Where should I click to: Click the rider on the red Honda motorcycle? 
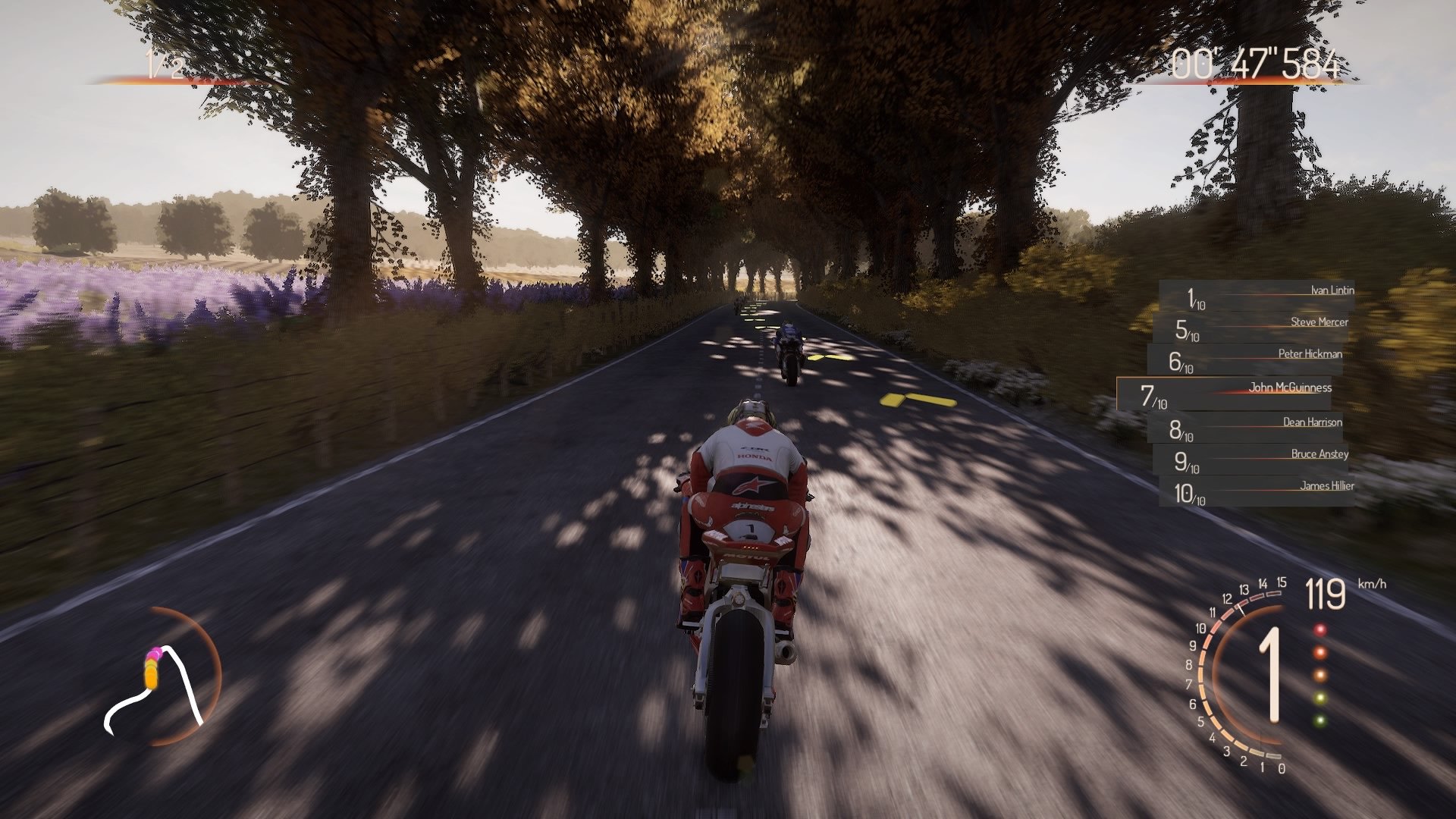tap(747, 493)
